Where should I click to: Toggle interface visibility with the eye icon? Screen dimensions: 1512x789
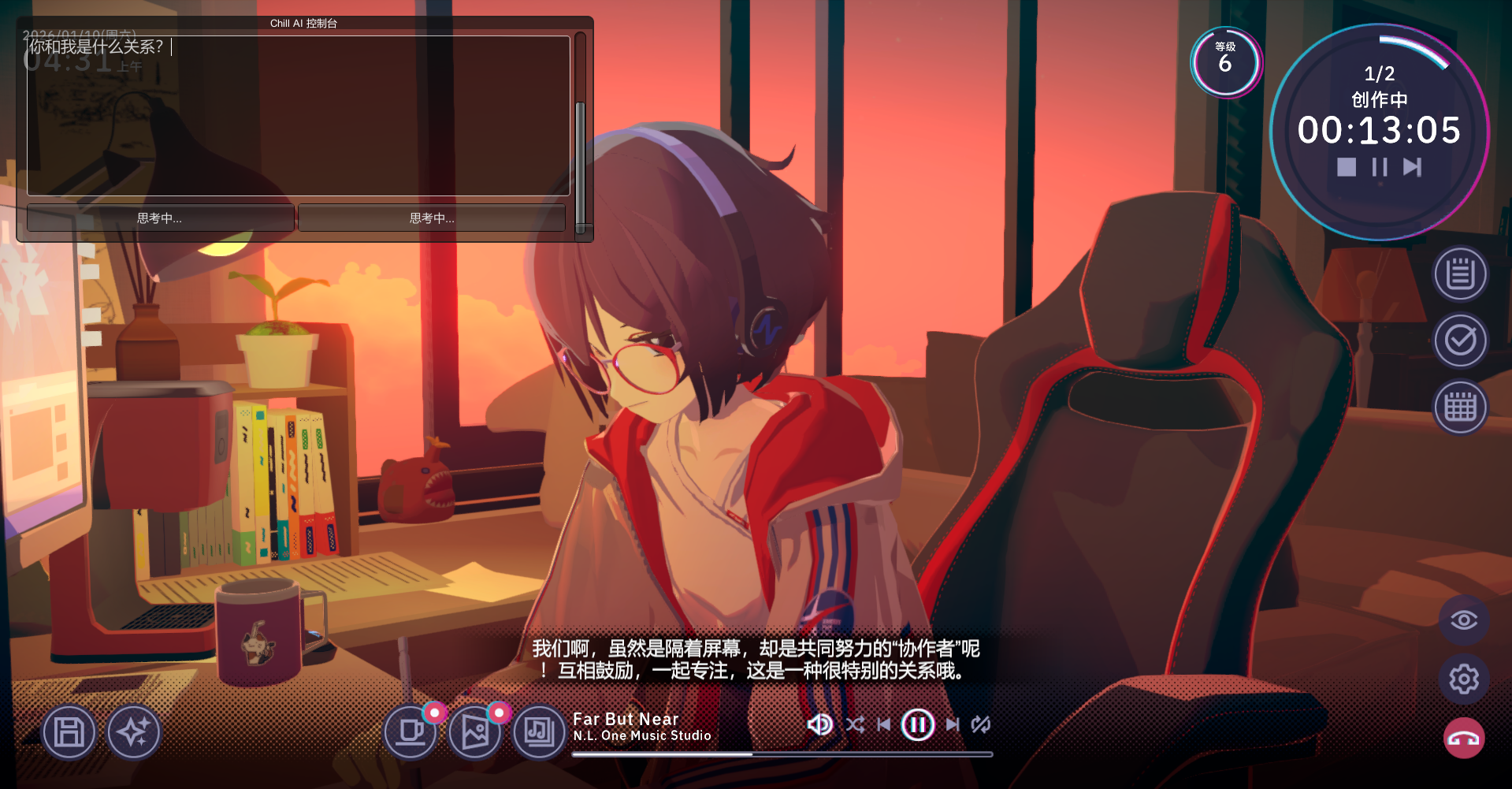1463,620
